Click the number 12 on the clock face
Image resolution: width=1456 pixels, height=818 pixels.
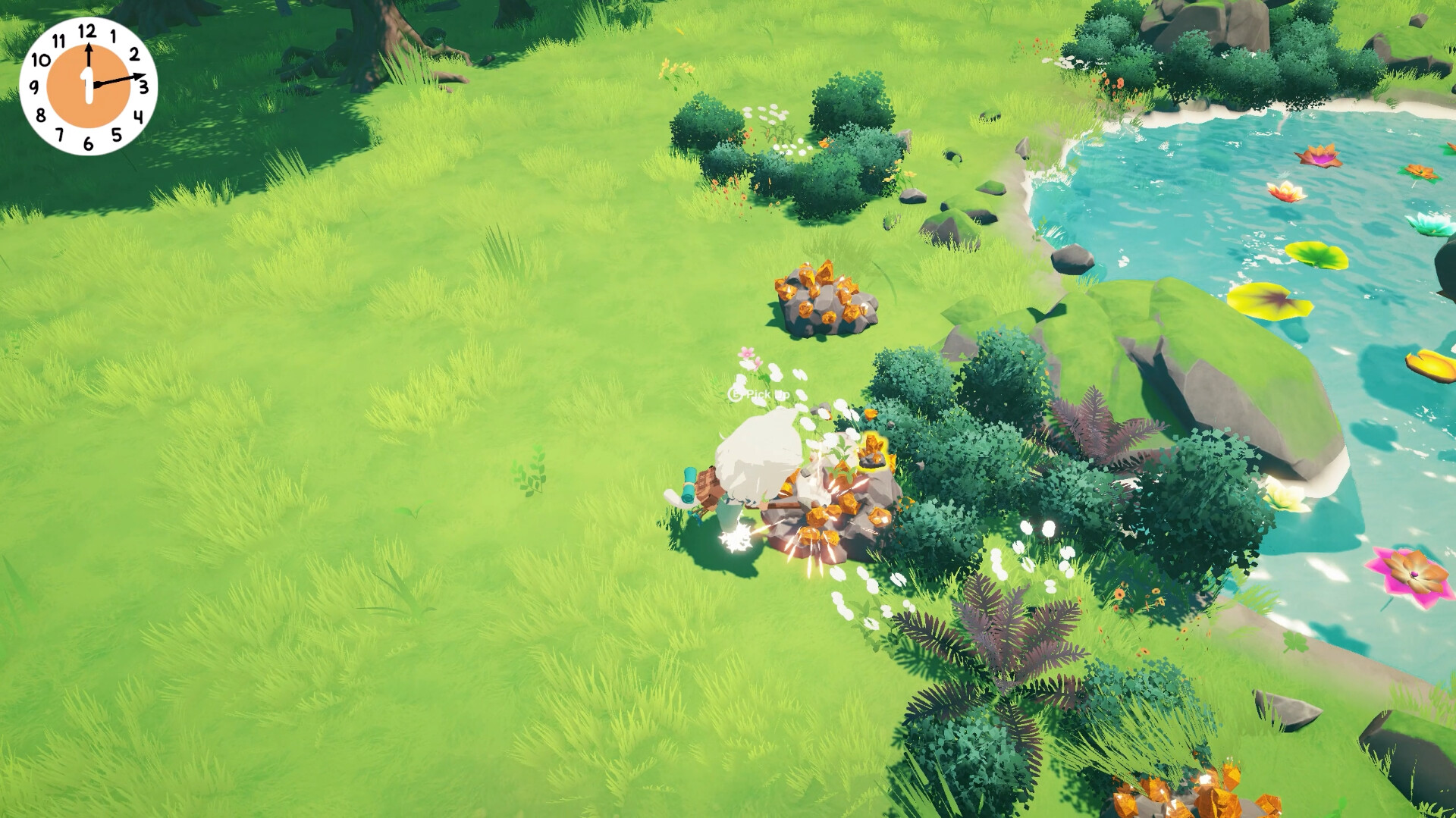[x=87, y=32]
